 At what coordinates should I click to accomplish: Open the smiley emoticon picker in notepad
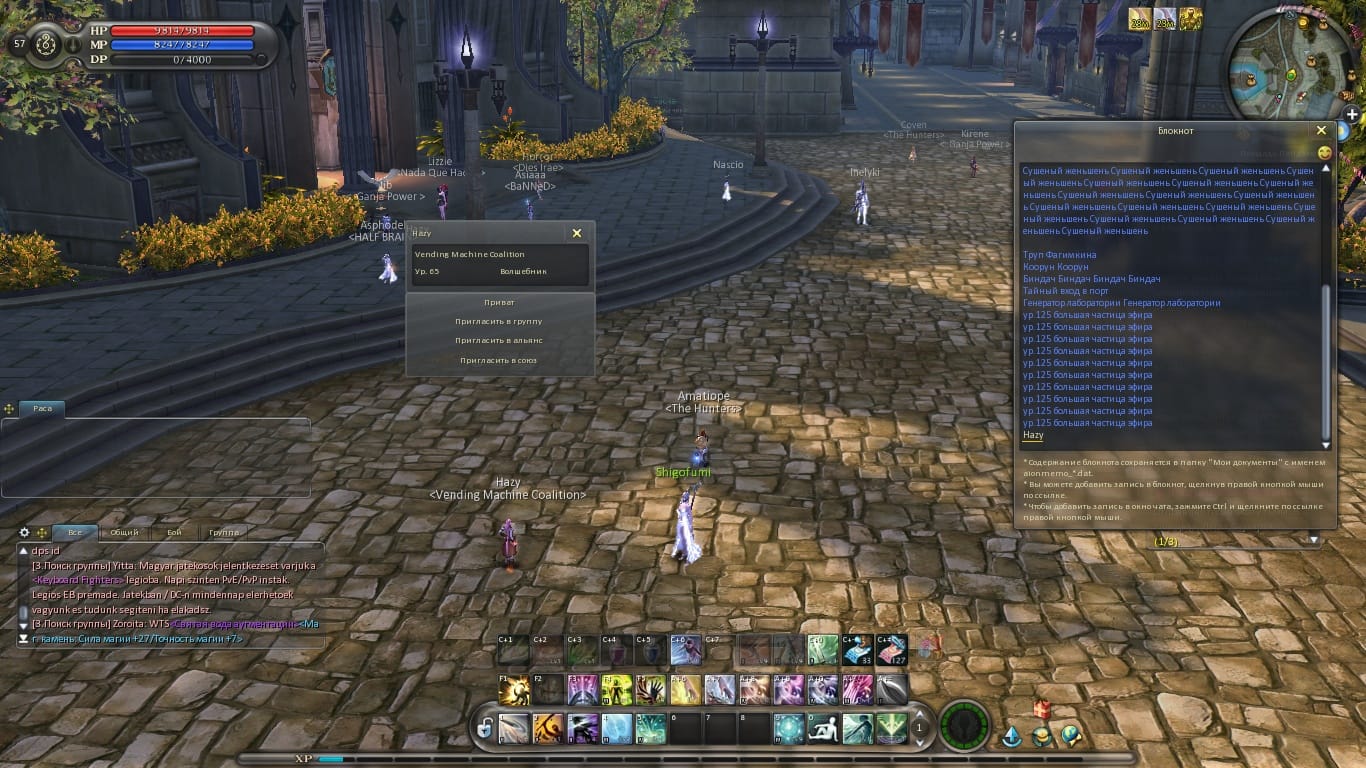click(1325, 153)
